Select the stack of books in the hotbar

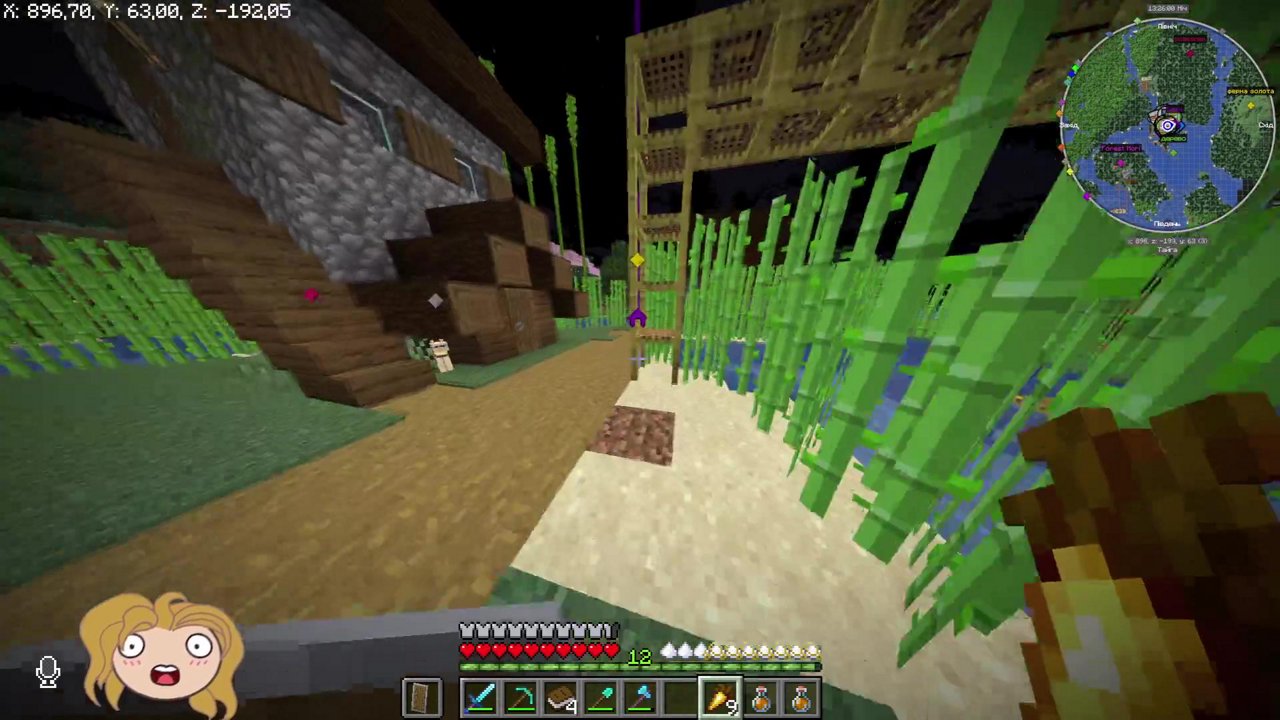(x=561, y=697)
